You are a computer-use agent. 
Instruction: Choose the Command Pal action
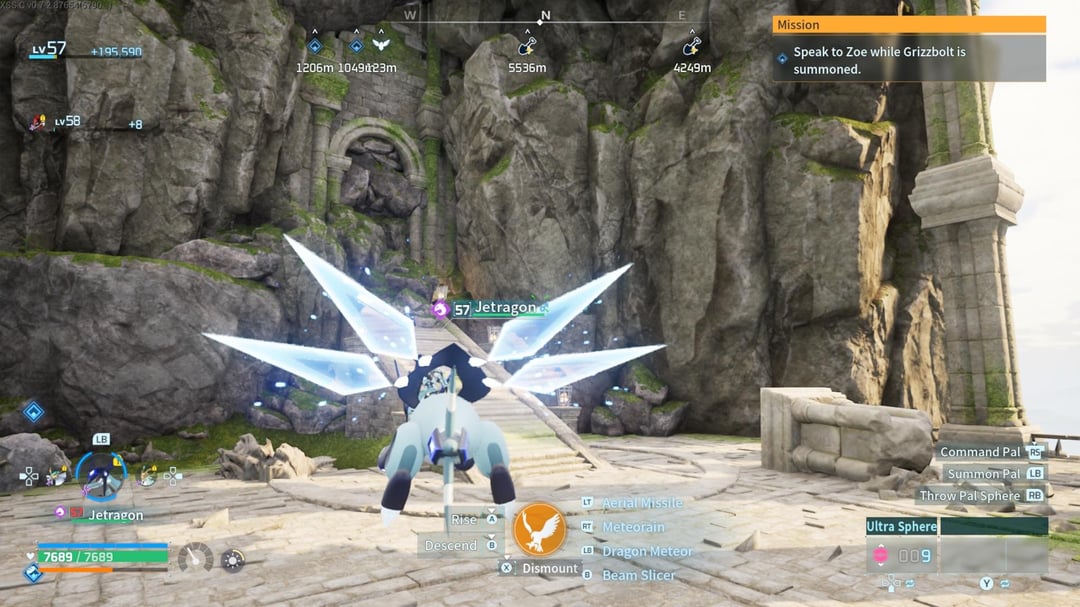(x=979, y=452)
